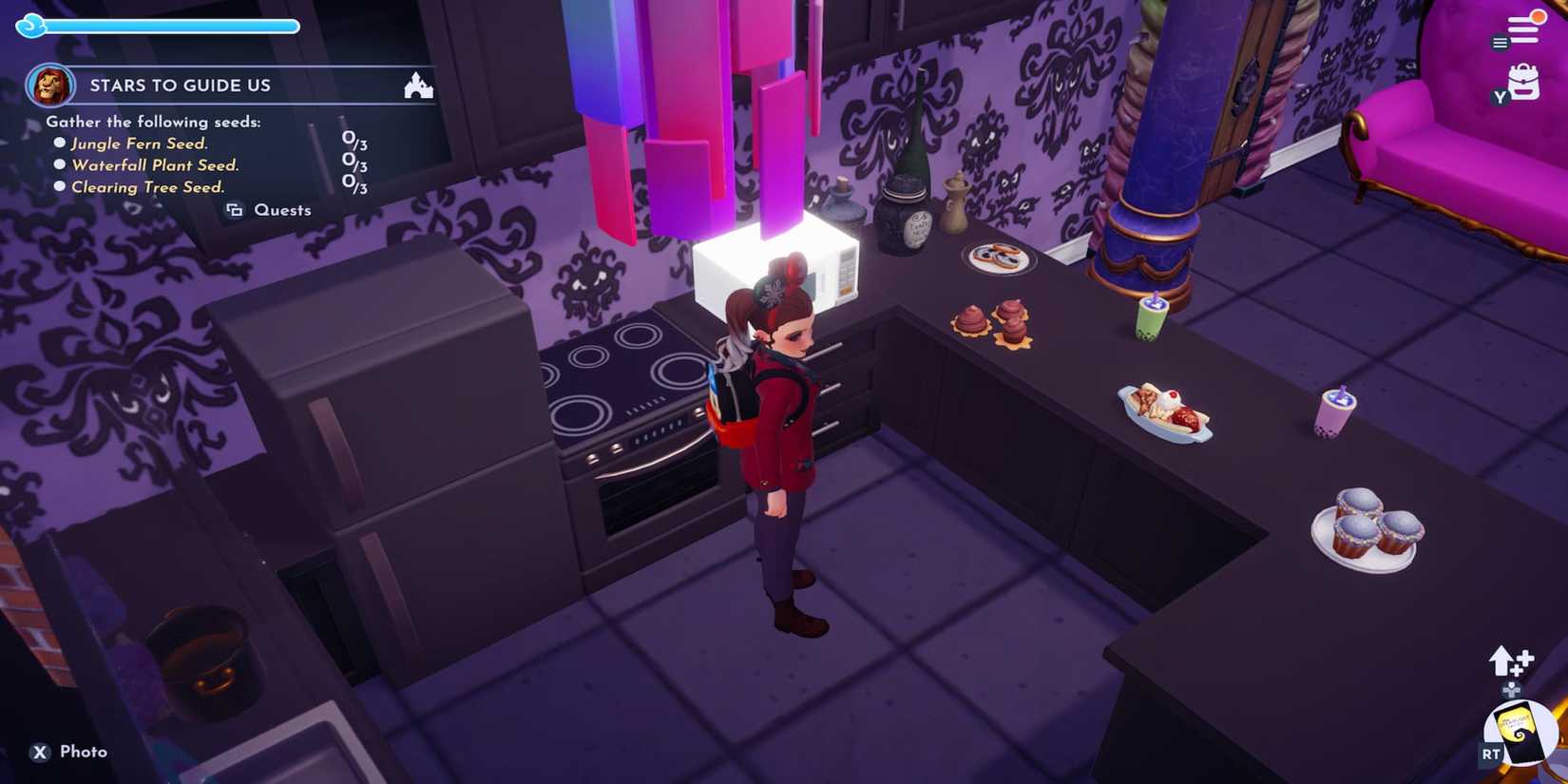This screenshot has height=784, width=1568.
Task: Select the Lion King quest emblem
Action: point(51,86)
